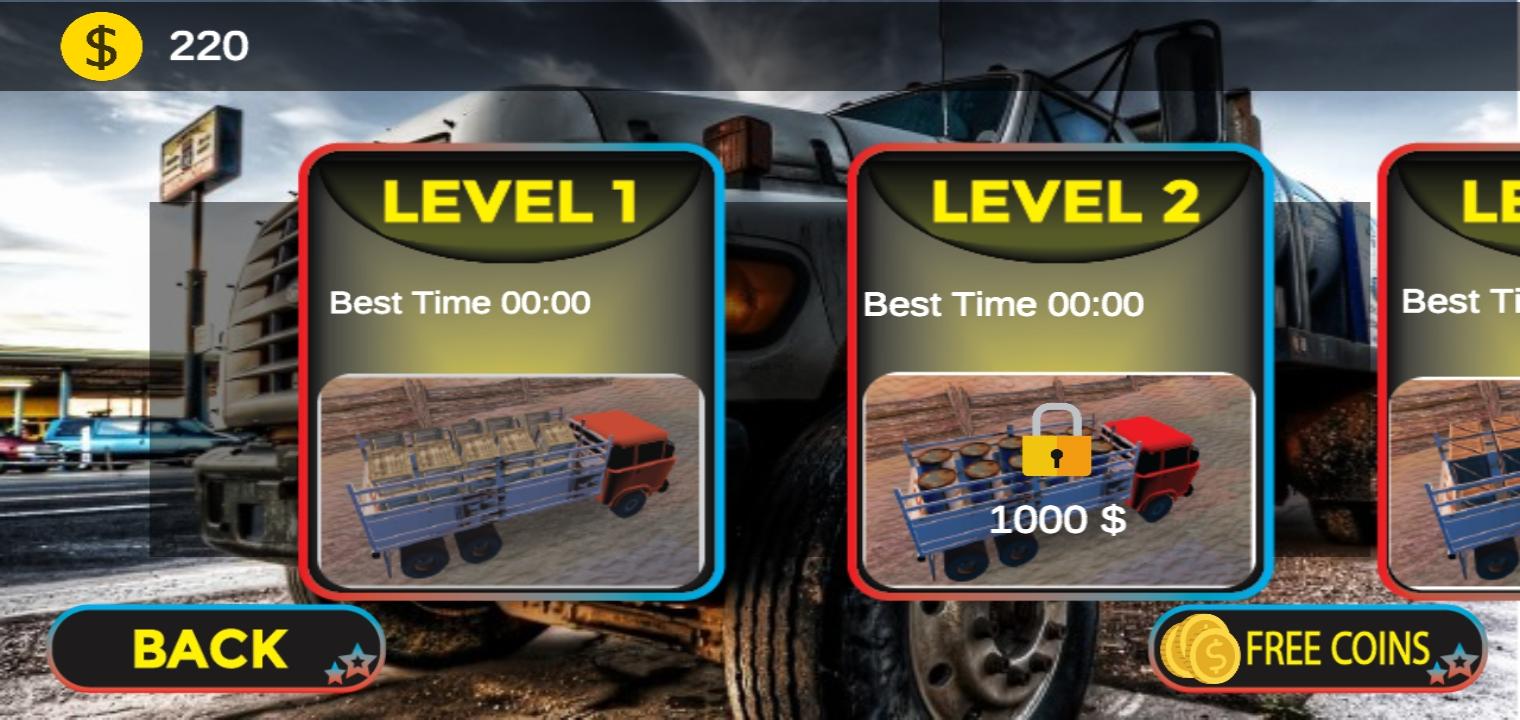Select the Level 1 header banner

pos(511,203)
